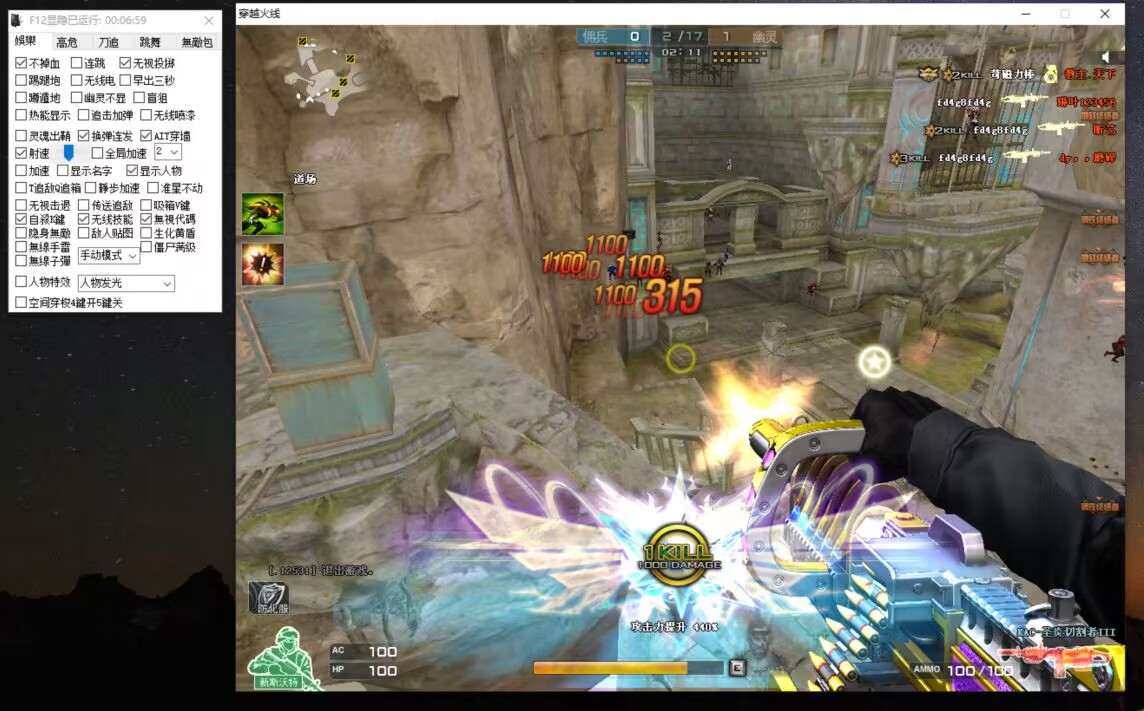Enable the 连跳 option
This screenshot has height=711, width=1144.
(76, 63)
